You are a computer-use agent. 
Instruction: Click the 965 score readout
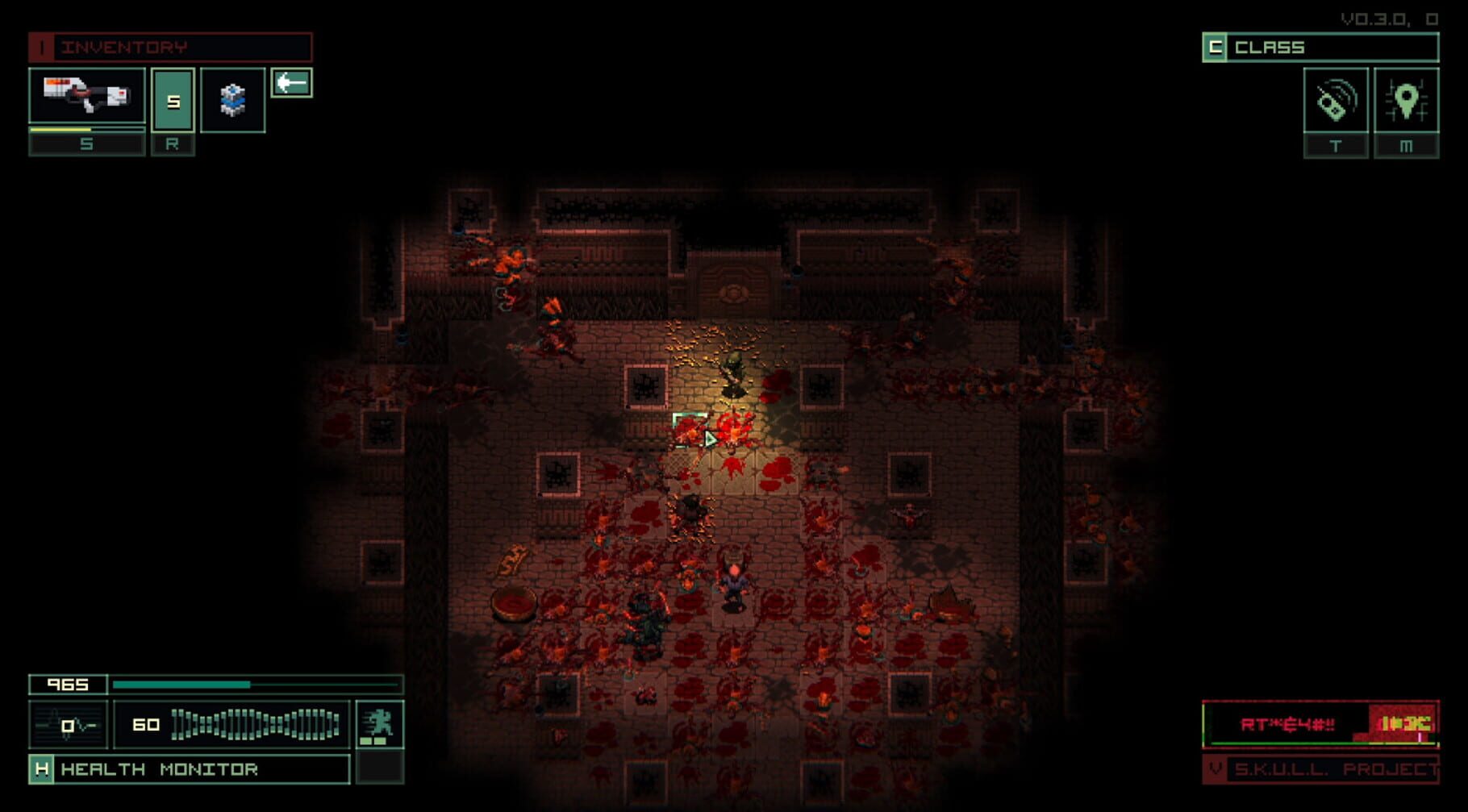click(x=68, y=684)
